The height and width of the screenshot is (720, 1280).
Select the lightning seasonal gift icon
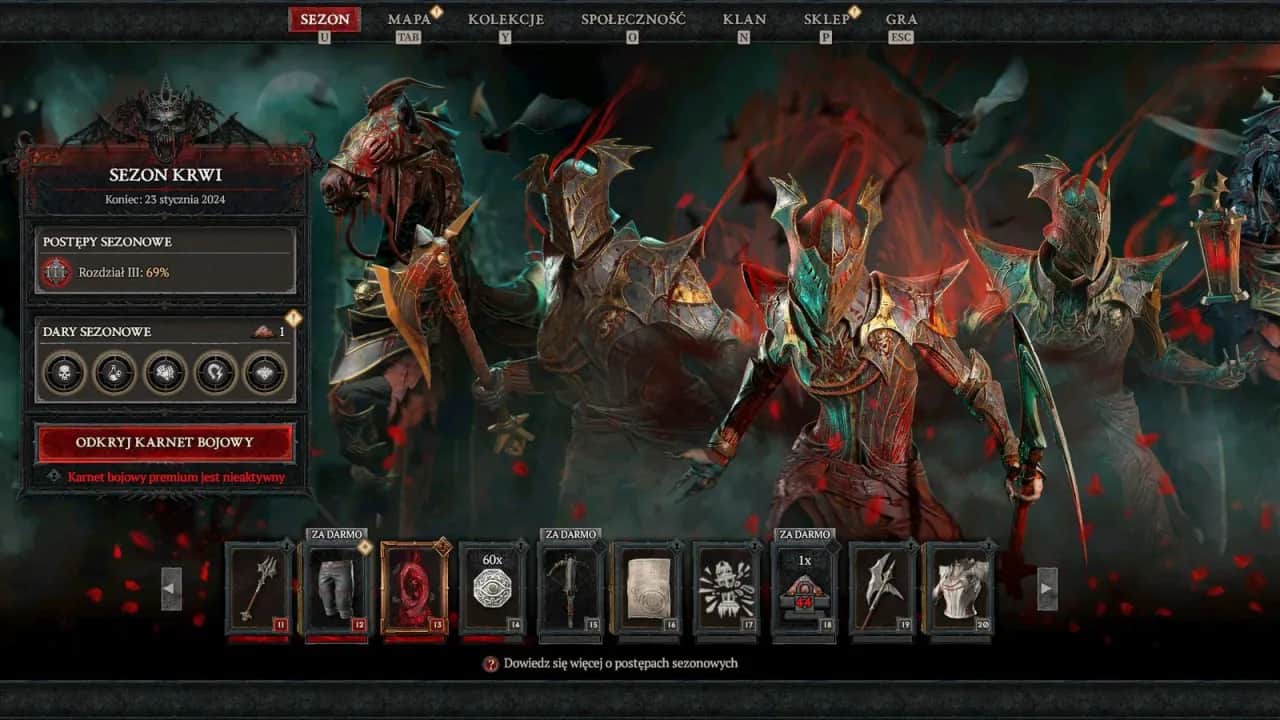214,372
